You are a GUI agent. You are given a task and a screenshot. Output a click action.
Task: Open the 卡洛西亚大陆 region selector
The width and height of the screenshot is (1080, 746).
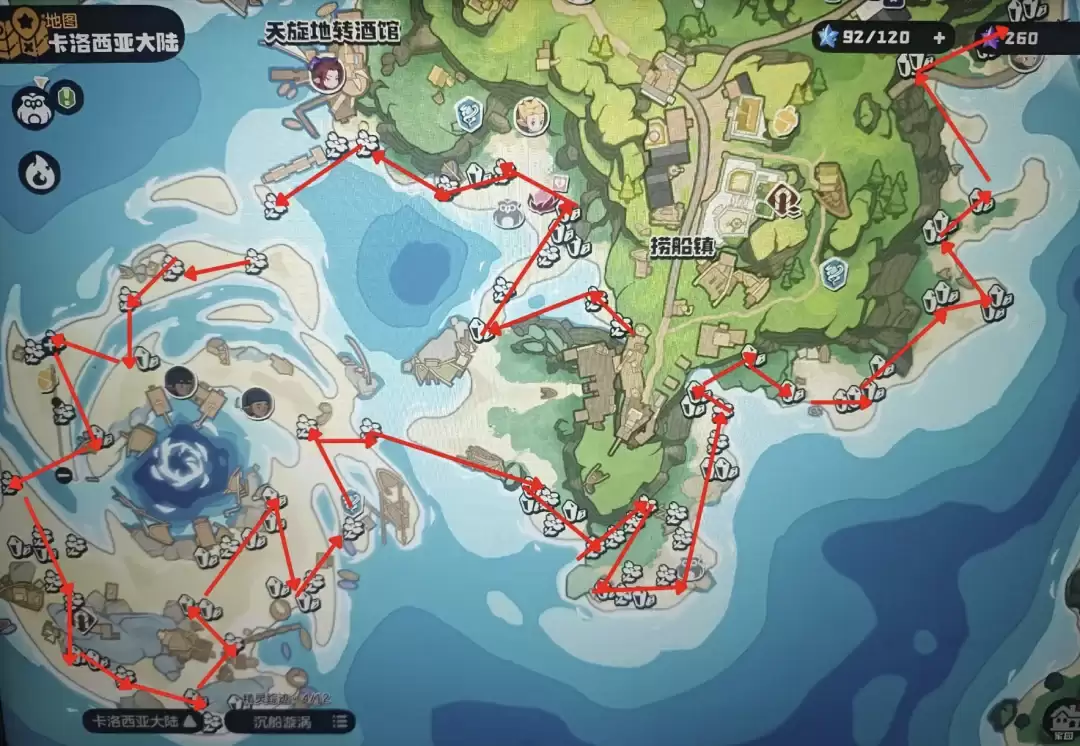(145, 721)
